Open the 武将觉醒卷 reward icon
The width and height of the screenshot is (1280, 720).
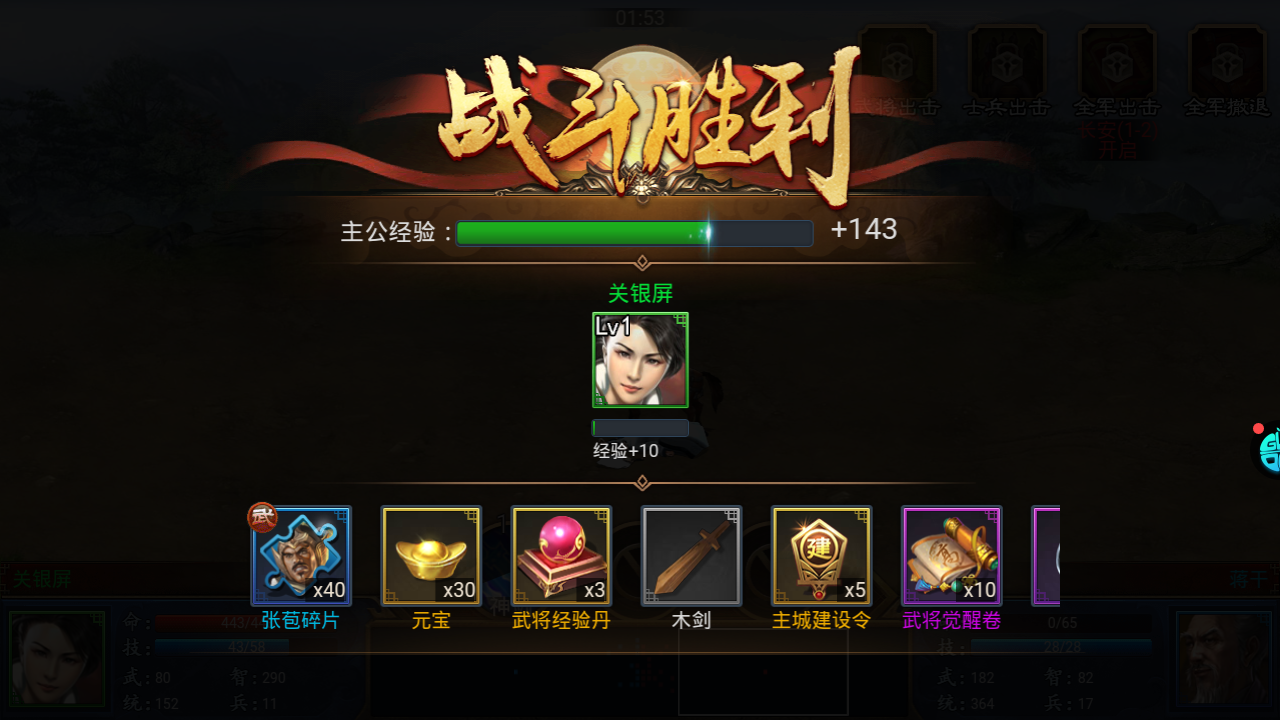point(950,556)
